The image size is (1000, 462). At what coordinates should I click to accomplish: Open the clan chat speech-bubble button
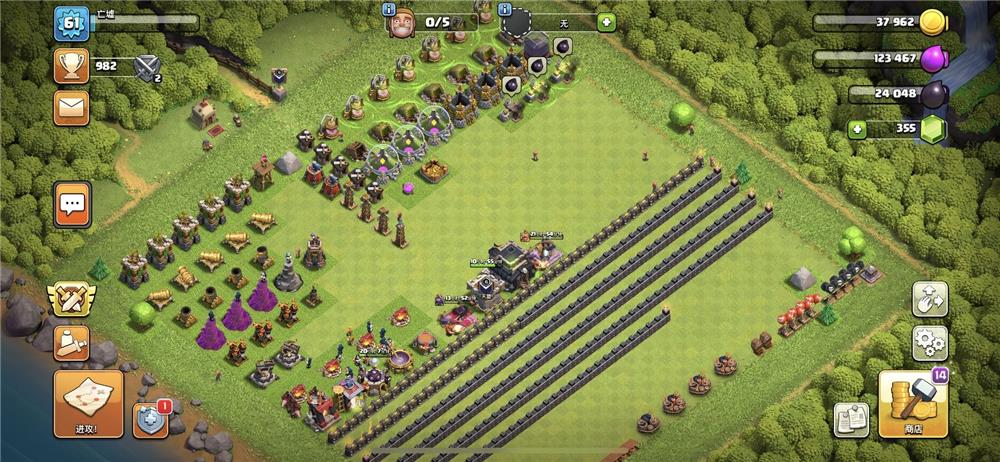point(72,205)
